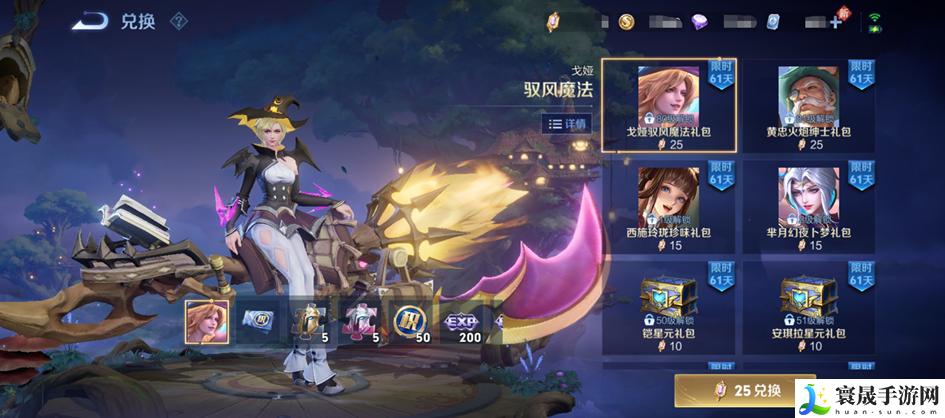Tap the purple diamond currency icon
Image resolution: width=945 pixels, height=418 pixels.
698,22
